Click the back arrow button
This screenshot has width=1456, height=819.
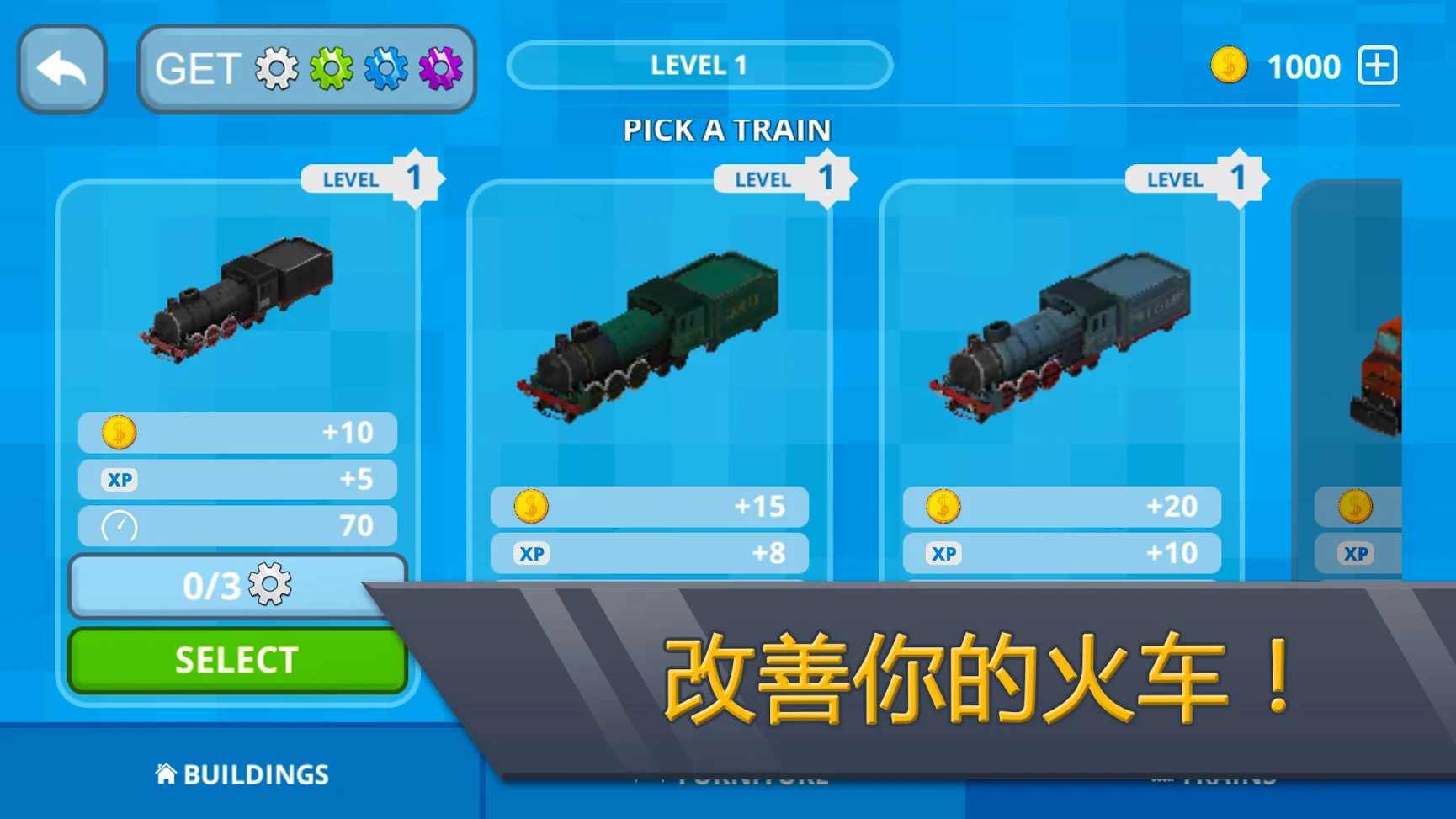coord(61,67)
